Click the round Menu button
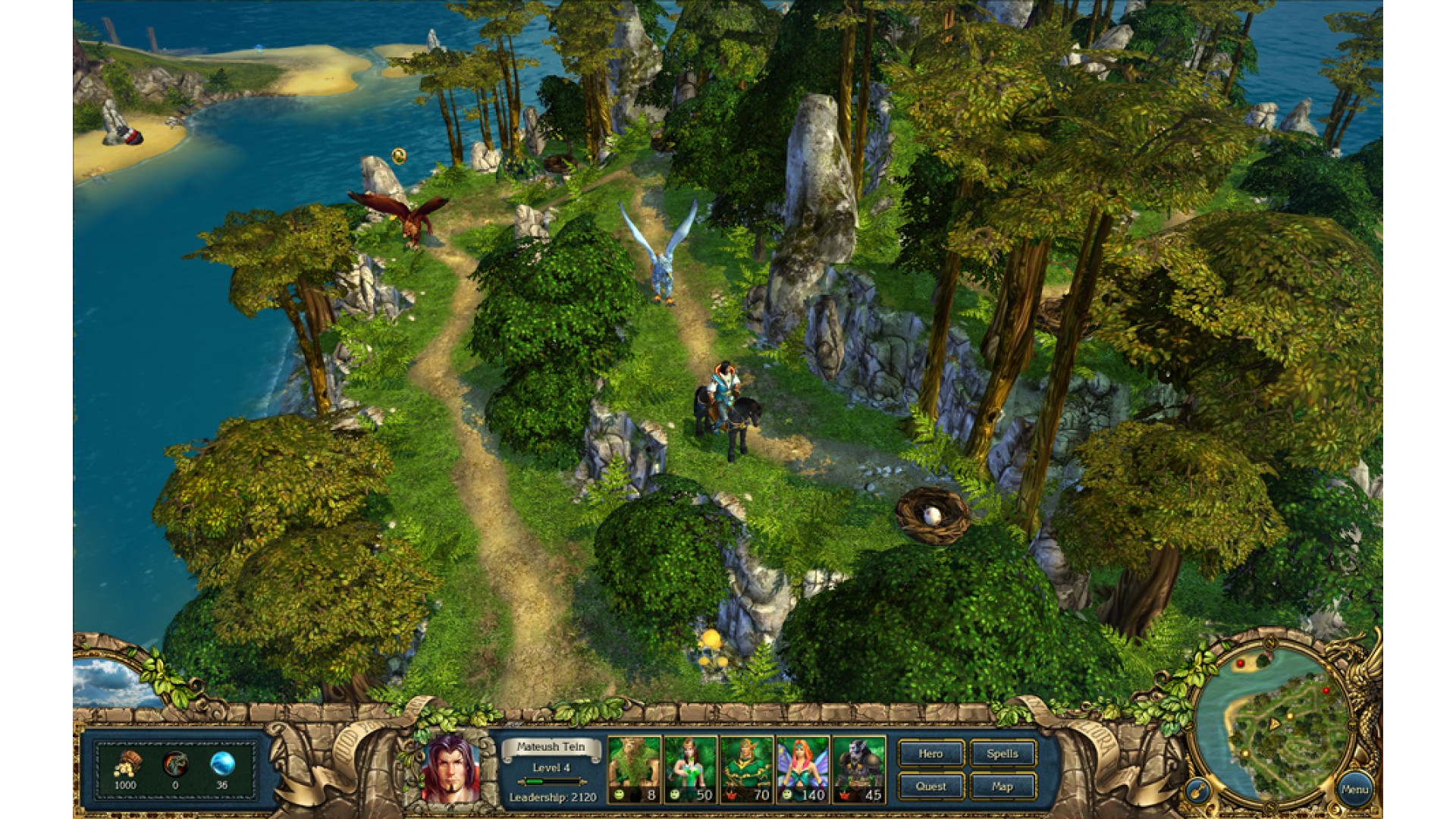The height and width of the screenshot is (819, 1456). [x=1354, y=789]
